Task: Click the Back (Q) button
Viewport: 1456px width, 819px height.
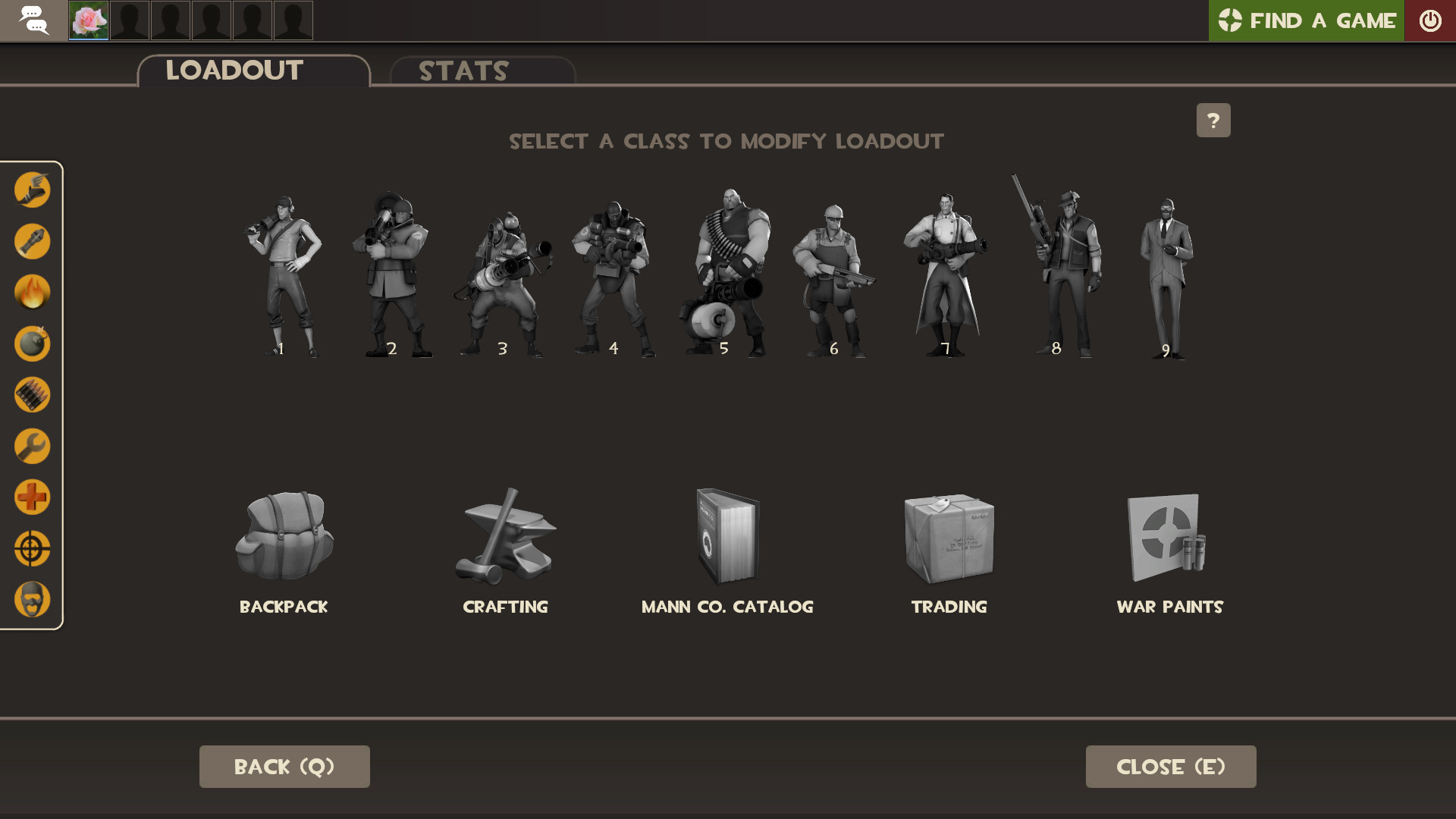Action: pos(284,766)
